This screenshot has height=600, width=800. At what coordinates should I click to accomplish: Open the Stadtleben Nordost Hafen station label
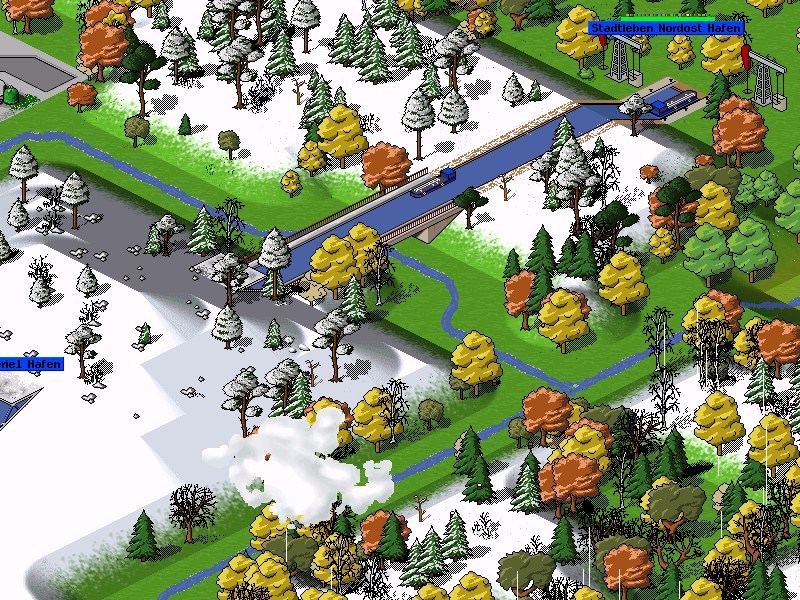click(665, 28)
